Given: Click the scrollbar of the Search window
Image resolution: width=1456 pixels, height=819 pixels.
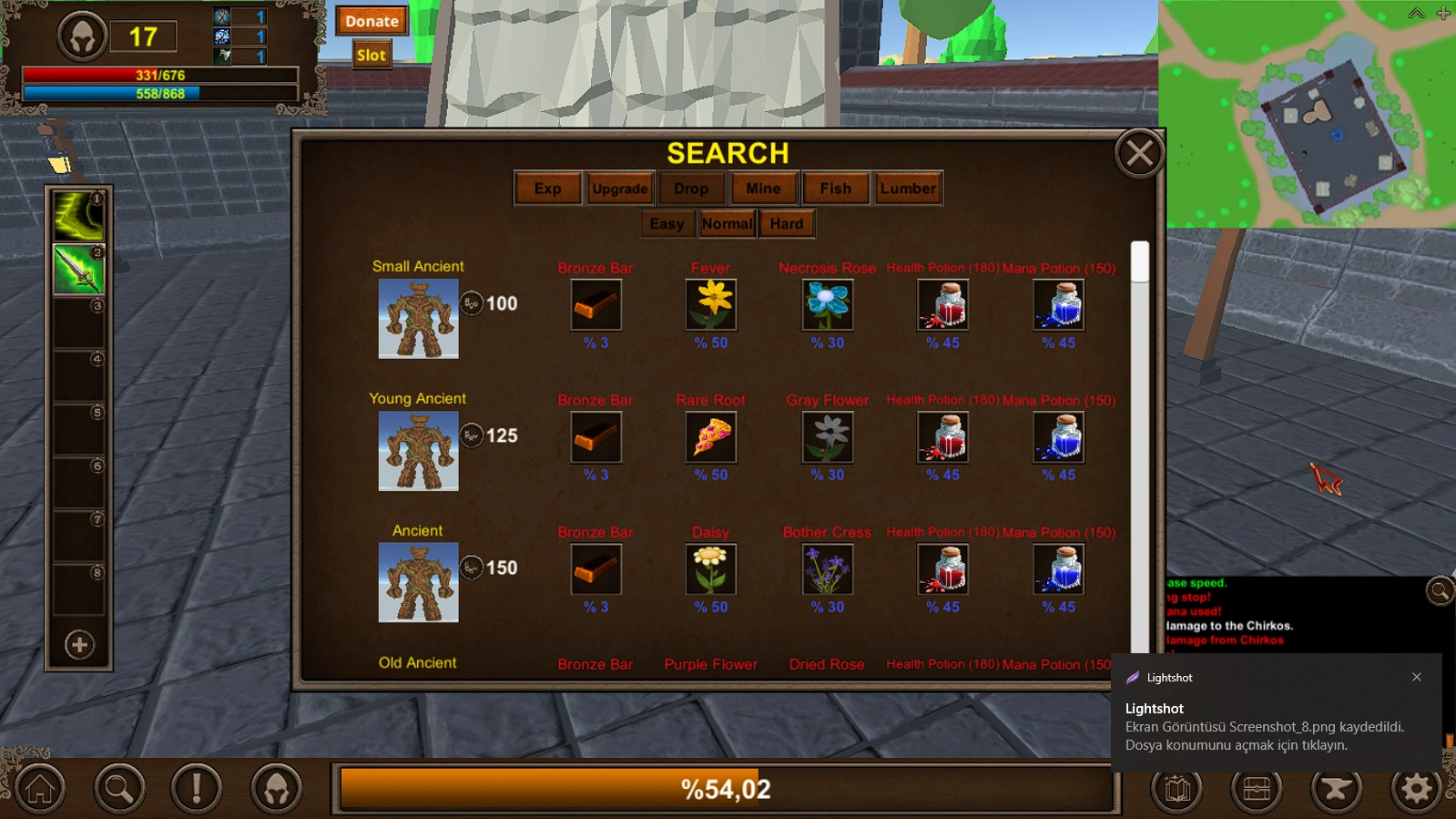Looking at the screenshot, I should (x=1139, y=264).
